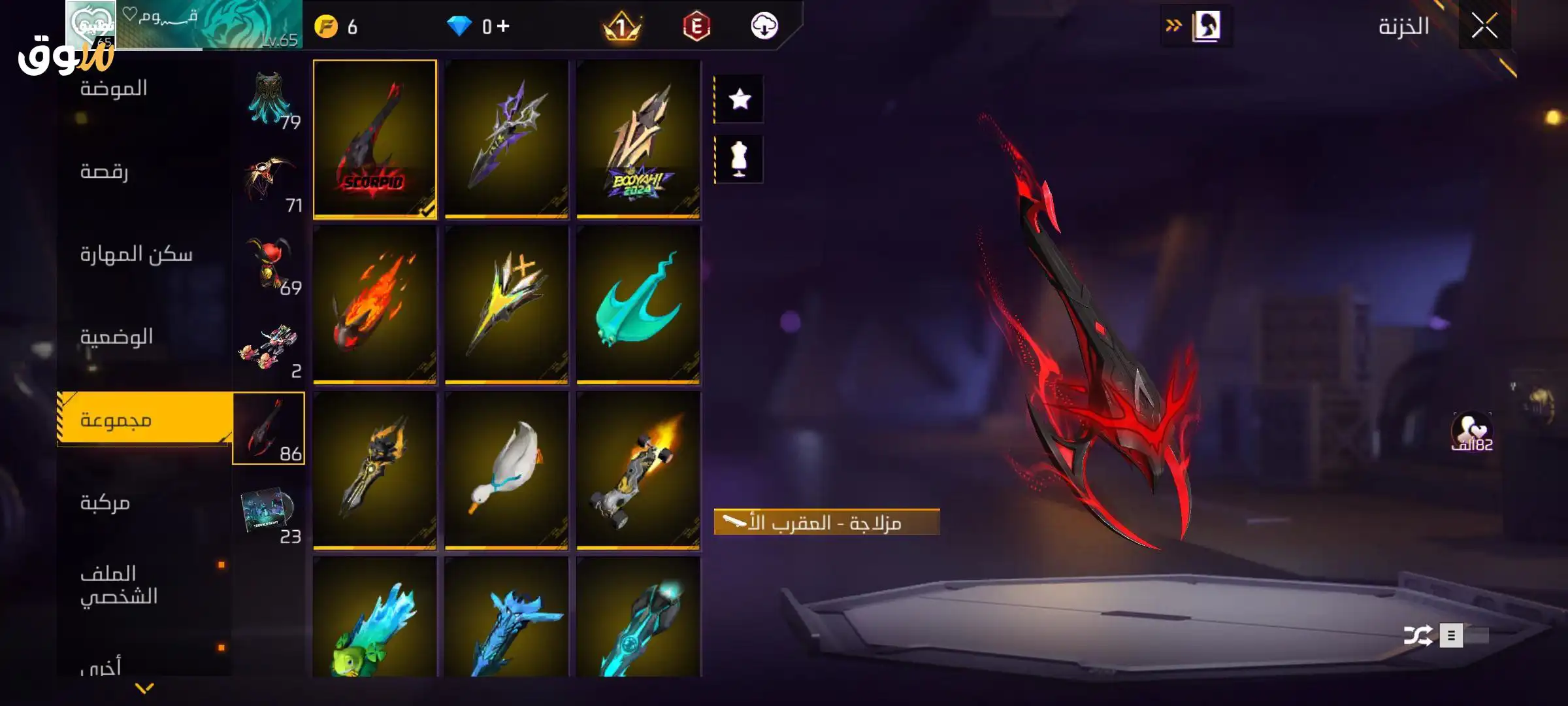Image resolution: width=1568 pixels, height=706 pixels.
Task: Open the مركبة vehicle category
Action: pos(105,503)
